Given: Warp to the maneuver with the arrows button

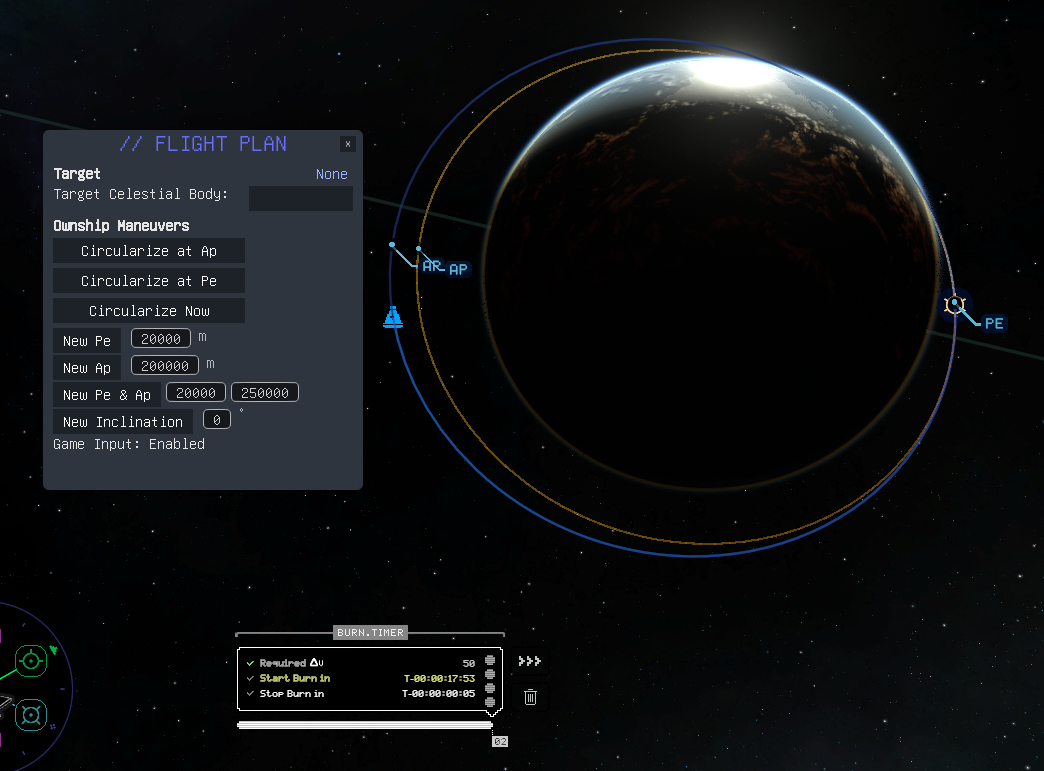Looking at the screenshot, I should 530,661.
